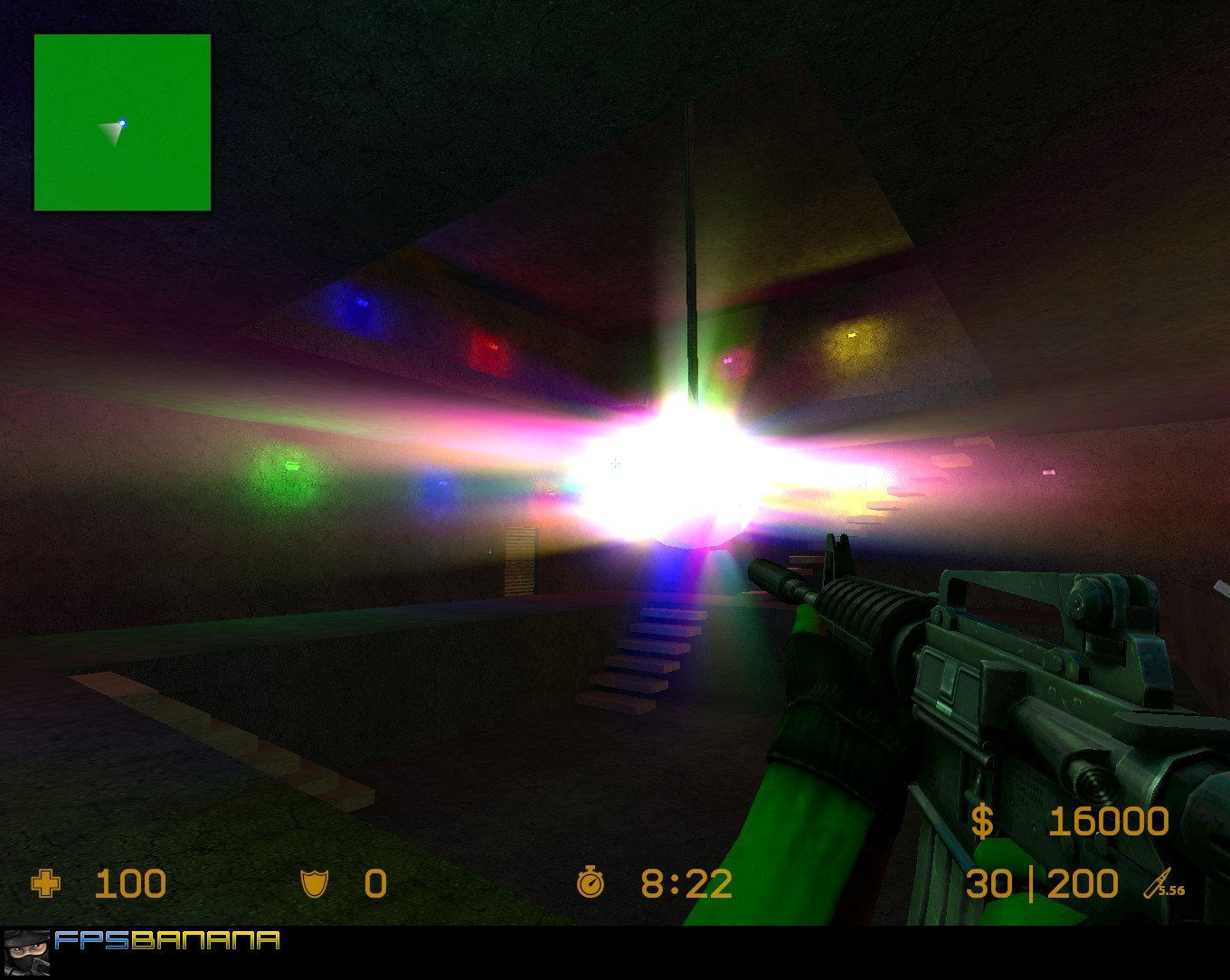Click the crosshair at screen center
Image resolution: width=1230 pixels, height=980 pixels.
(615, 464)
